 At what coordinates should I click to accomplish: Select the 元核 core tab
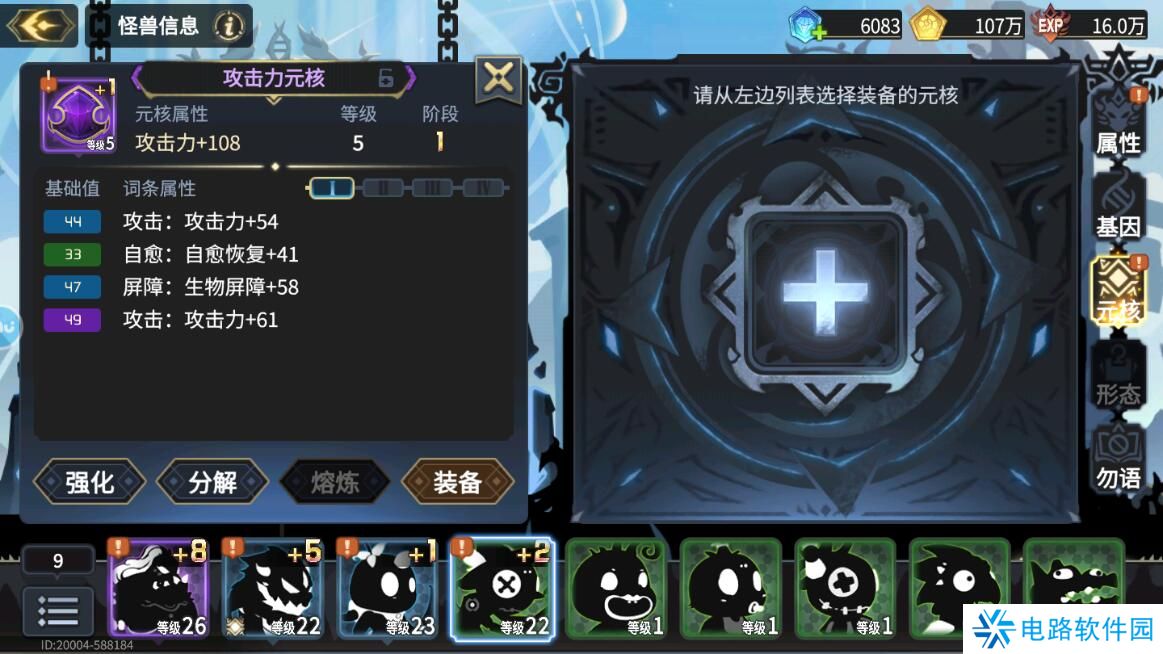1118,295
